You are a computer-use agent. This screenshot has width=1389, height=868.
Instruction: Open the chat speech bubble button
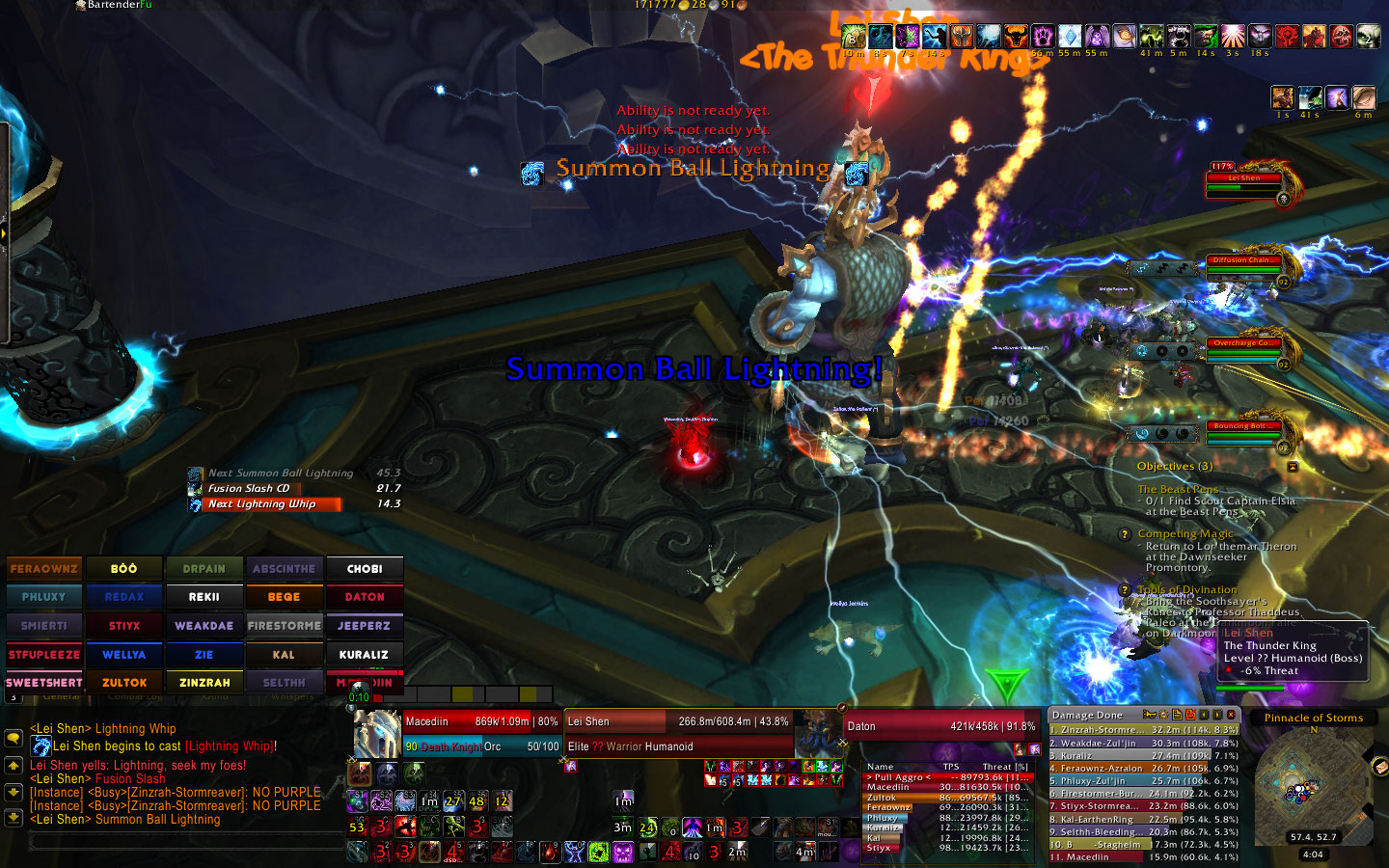coord(14,738)
